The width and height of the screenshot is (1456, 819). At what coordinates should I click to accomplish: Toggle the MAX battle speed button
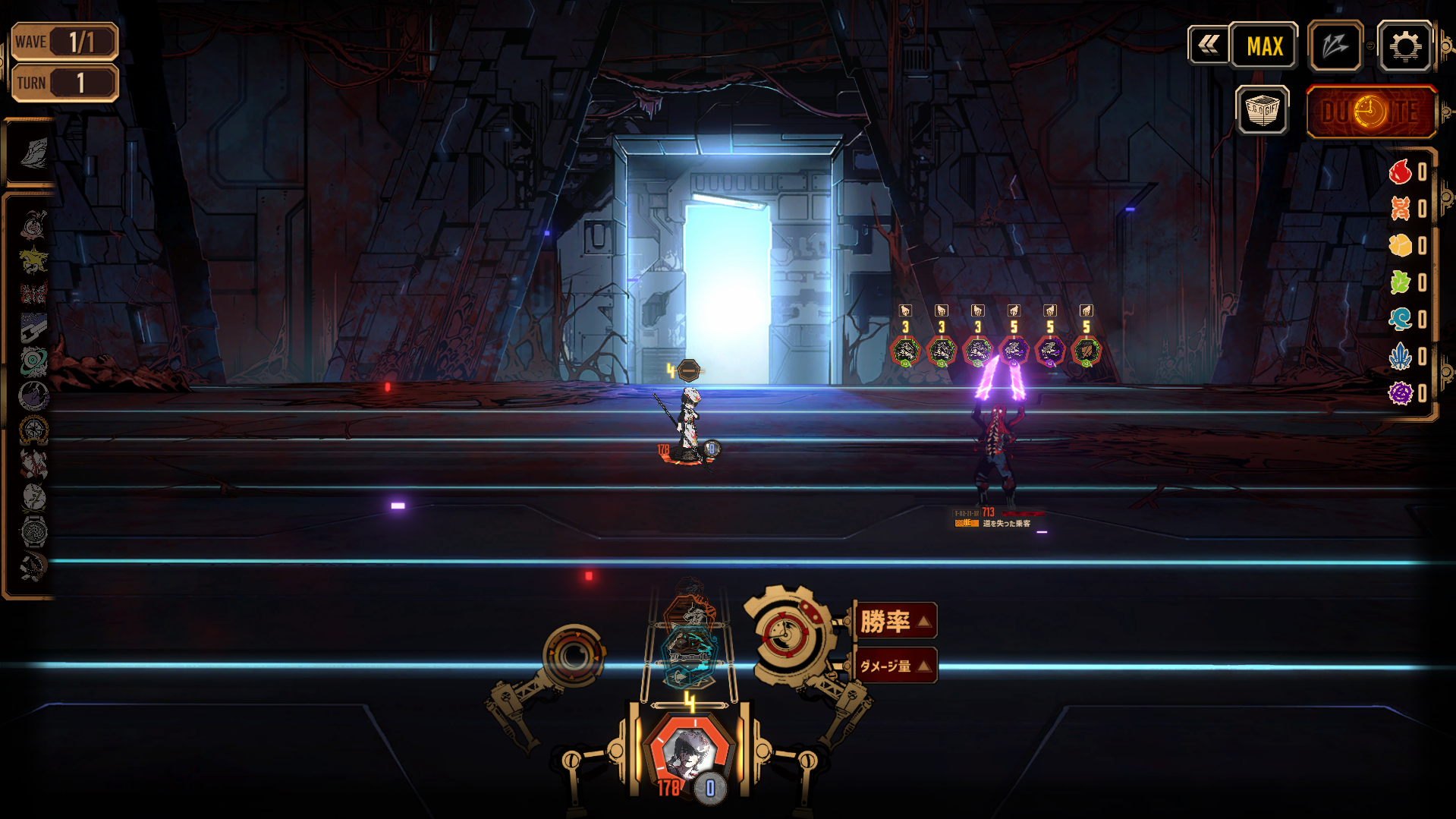pyautogui.click(x=1264, y=46)
